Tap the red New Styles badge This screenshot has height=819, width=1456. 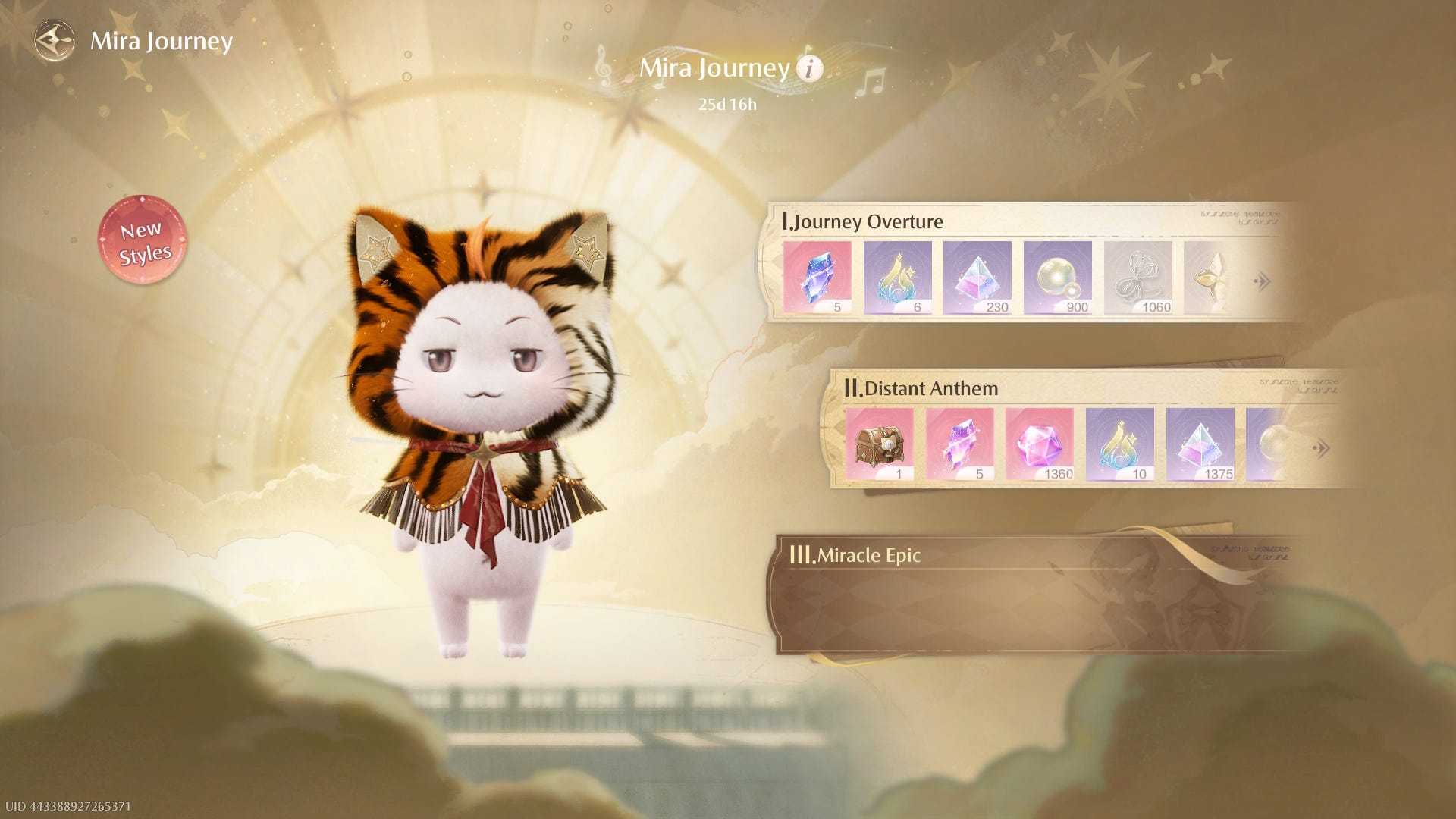(142, 240)
